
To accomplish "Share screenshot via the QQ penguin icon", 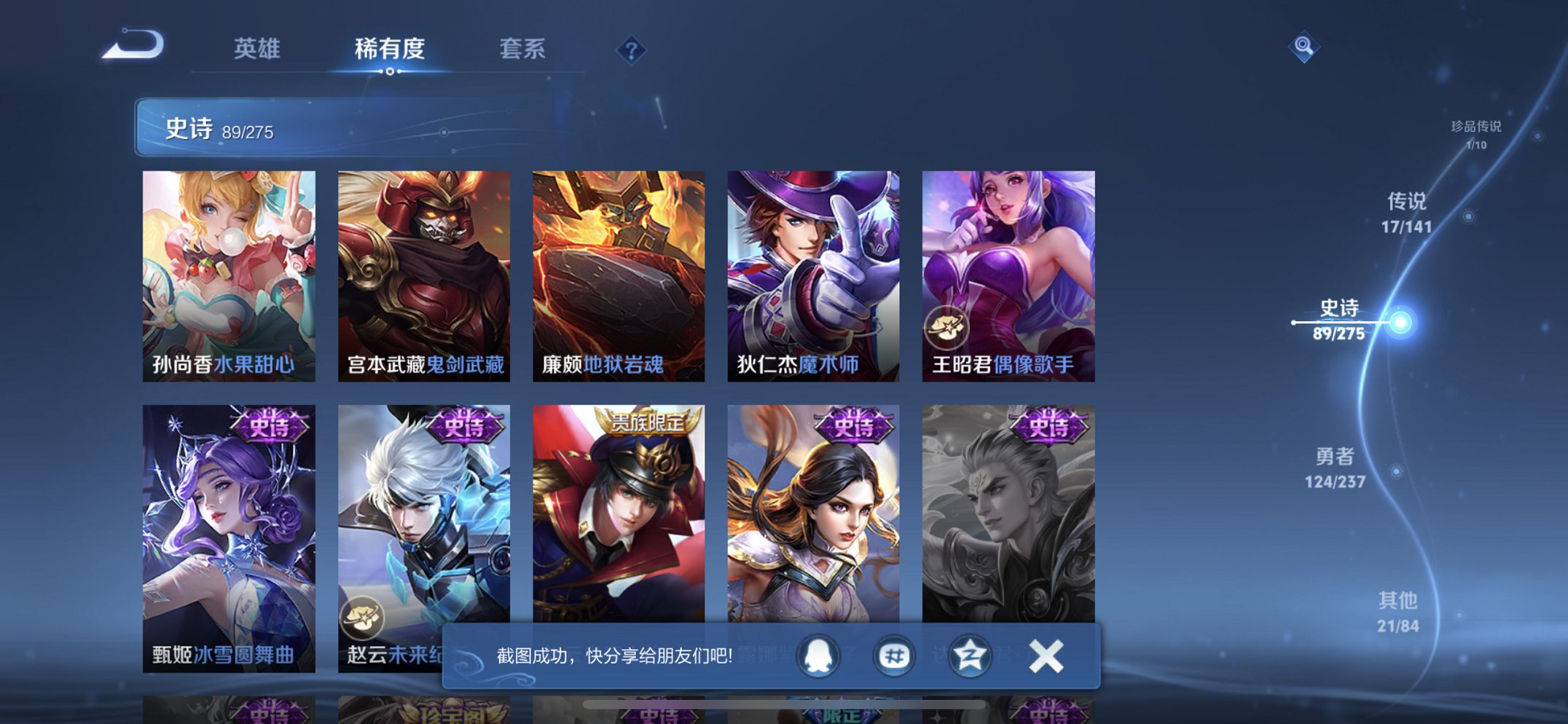I will coord(816,655).
